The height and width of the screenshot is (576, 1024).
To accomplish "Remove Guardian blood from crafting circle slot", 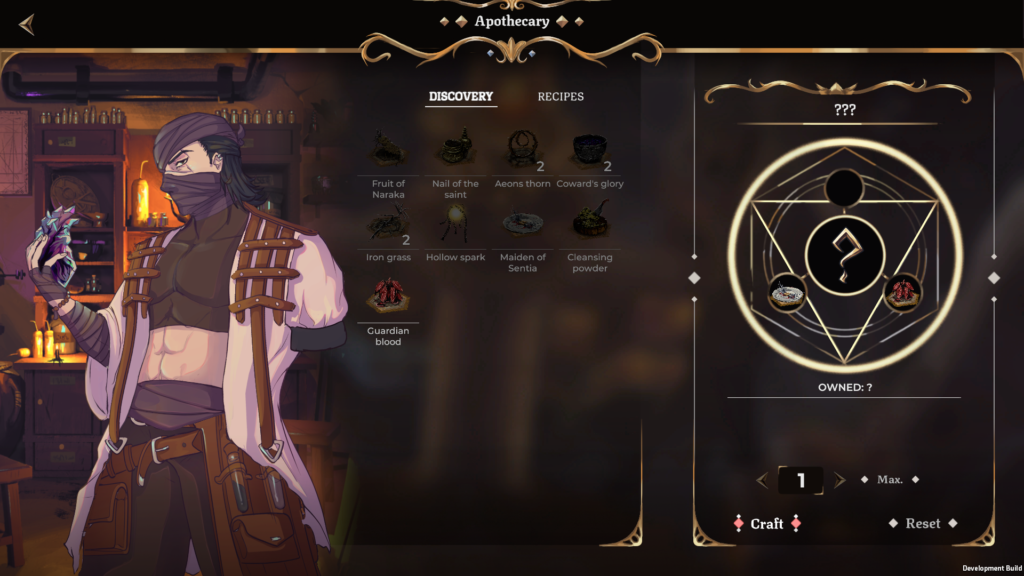I will pyautogui.click(x=903, y=292).
